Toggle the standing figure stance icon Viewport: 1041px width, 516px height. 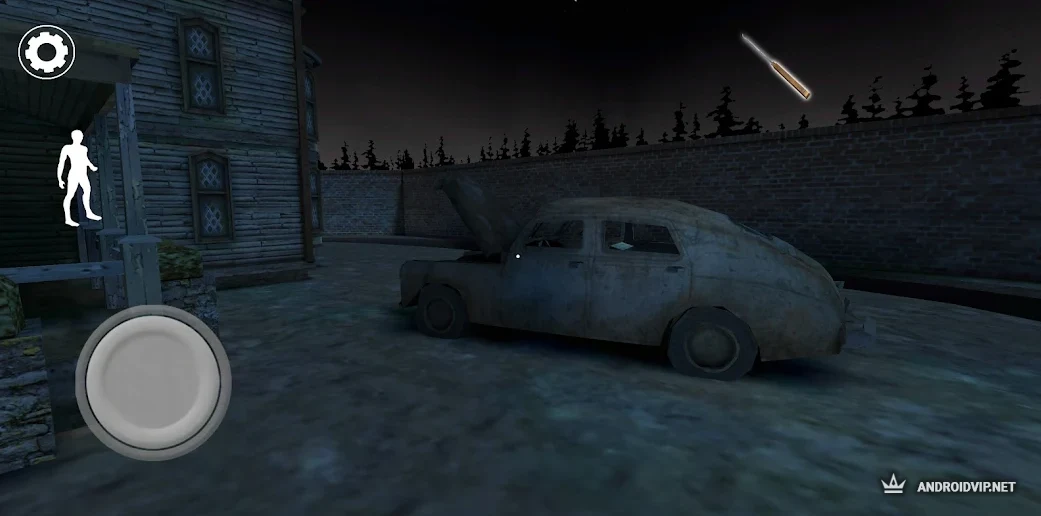point(79,176)
